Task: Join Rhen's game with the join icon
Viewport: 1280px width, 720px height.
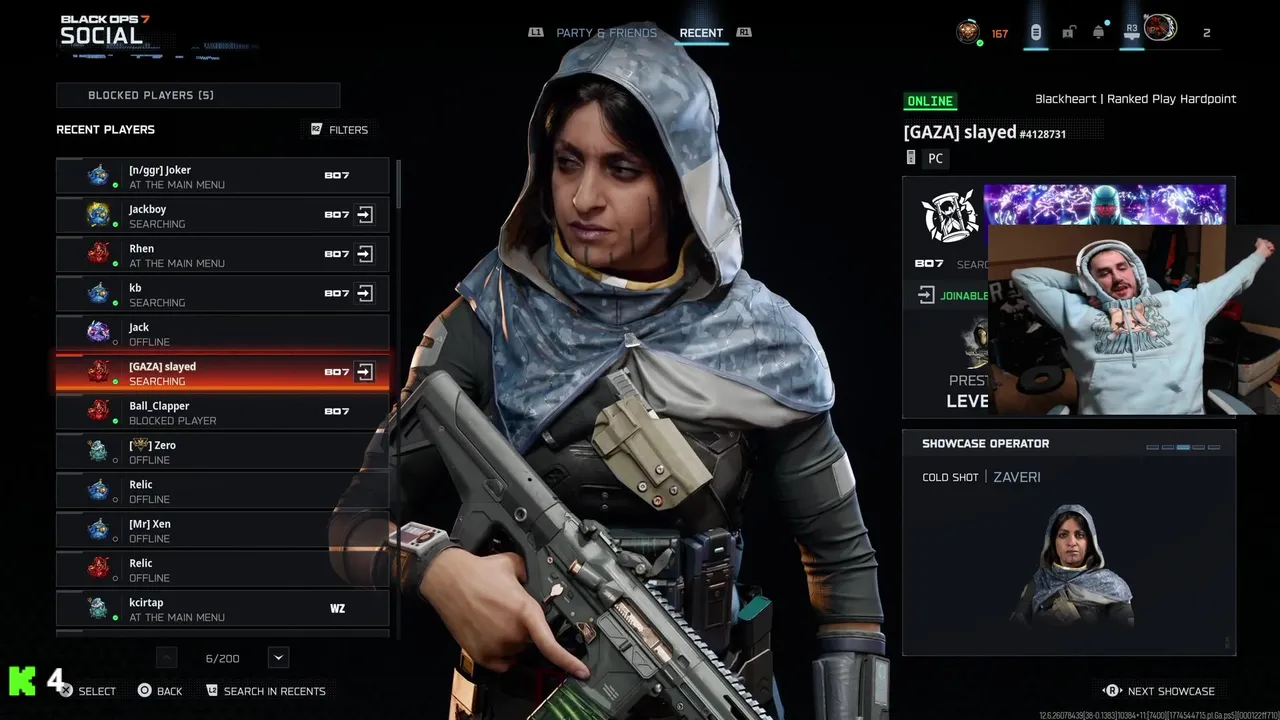Action: point(365,254)
